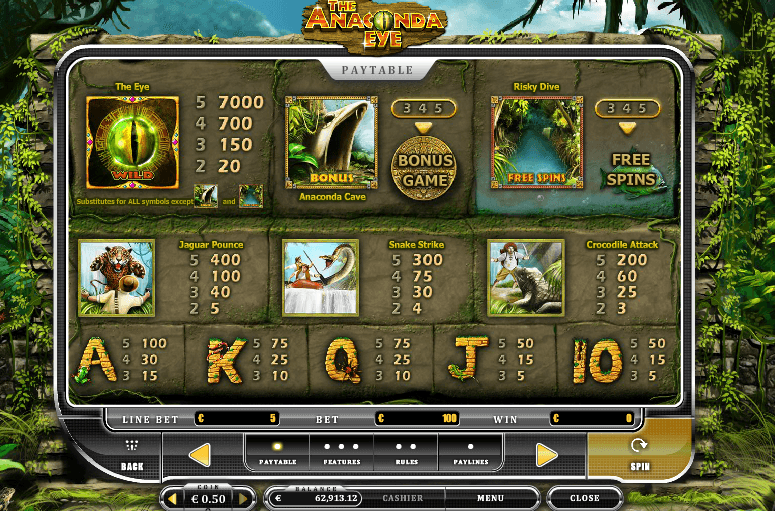Switch to the Paytable tab
This screenshot has width=775, height=511.
point(278,454)
